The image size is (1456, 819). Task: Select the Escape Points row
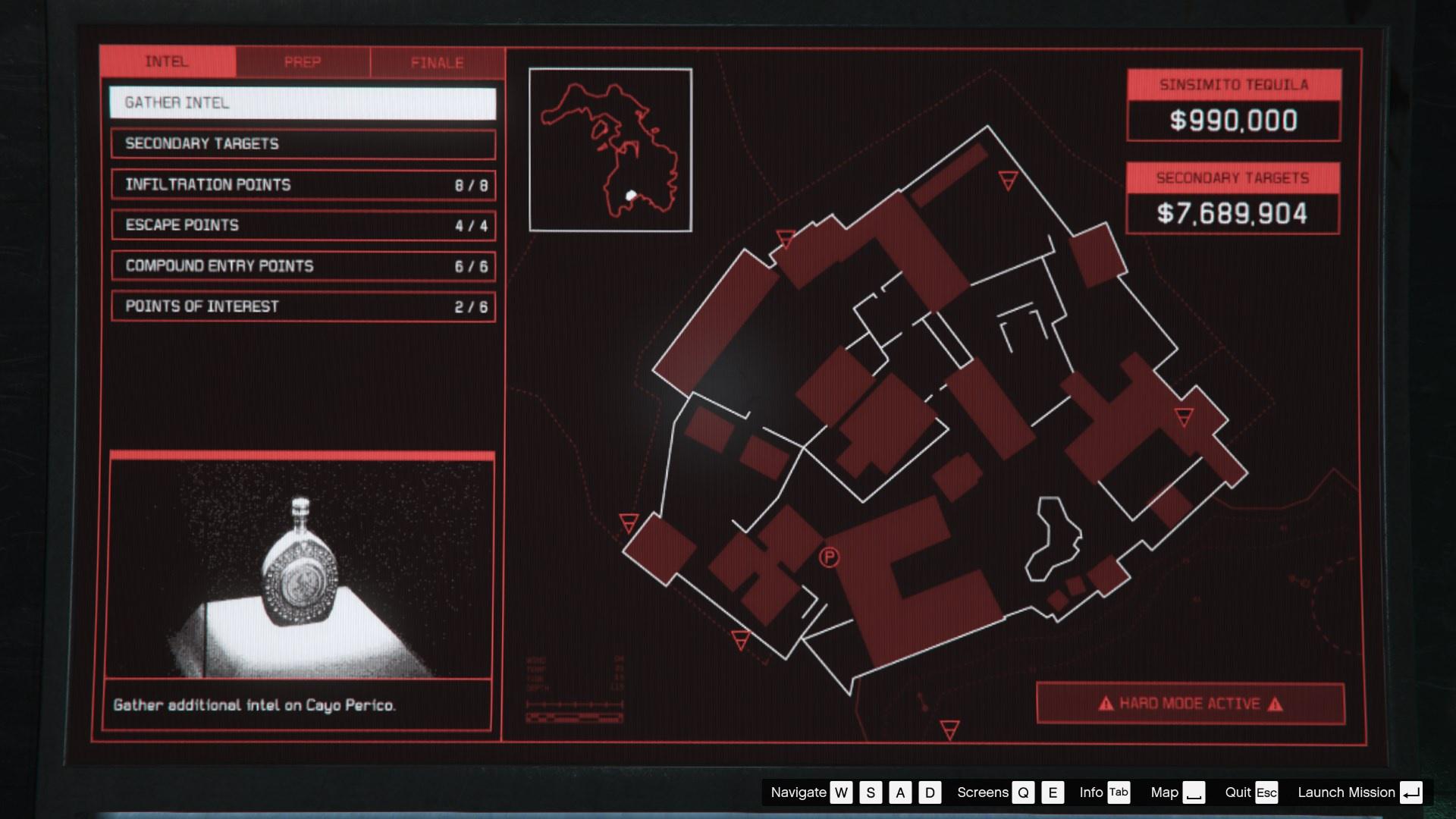coord(303,225)
